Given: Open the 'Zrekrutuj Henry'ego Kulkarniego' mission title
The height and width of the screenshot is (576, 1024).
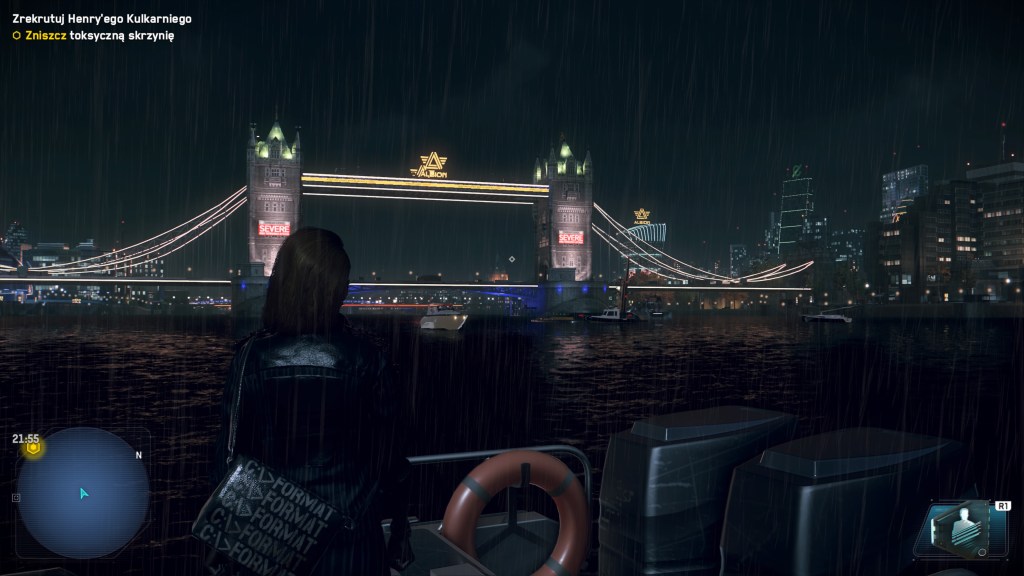Looking at the screenshot, I should point(102,19).
